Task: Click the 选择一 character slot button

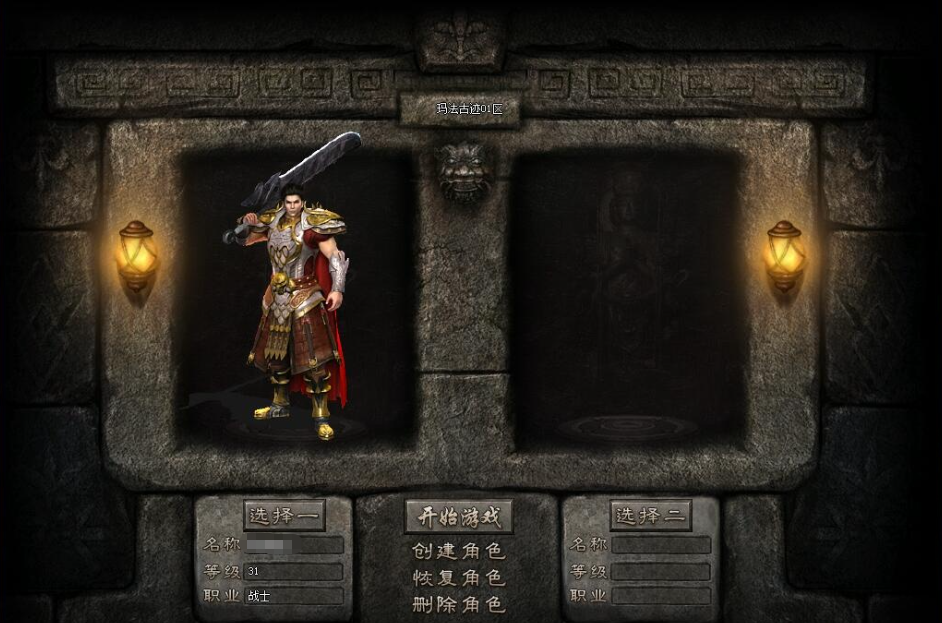Action: click(x=284, y=516)
